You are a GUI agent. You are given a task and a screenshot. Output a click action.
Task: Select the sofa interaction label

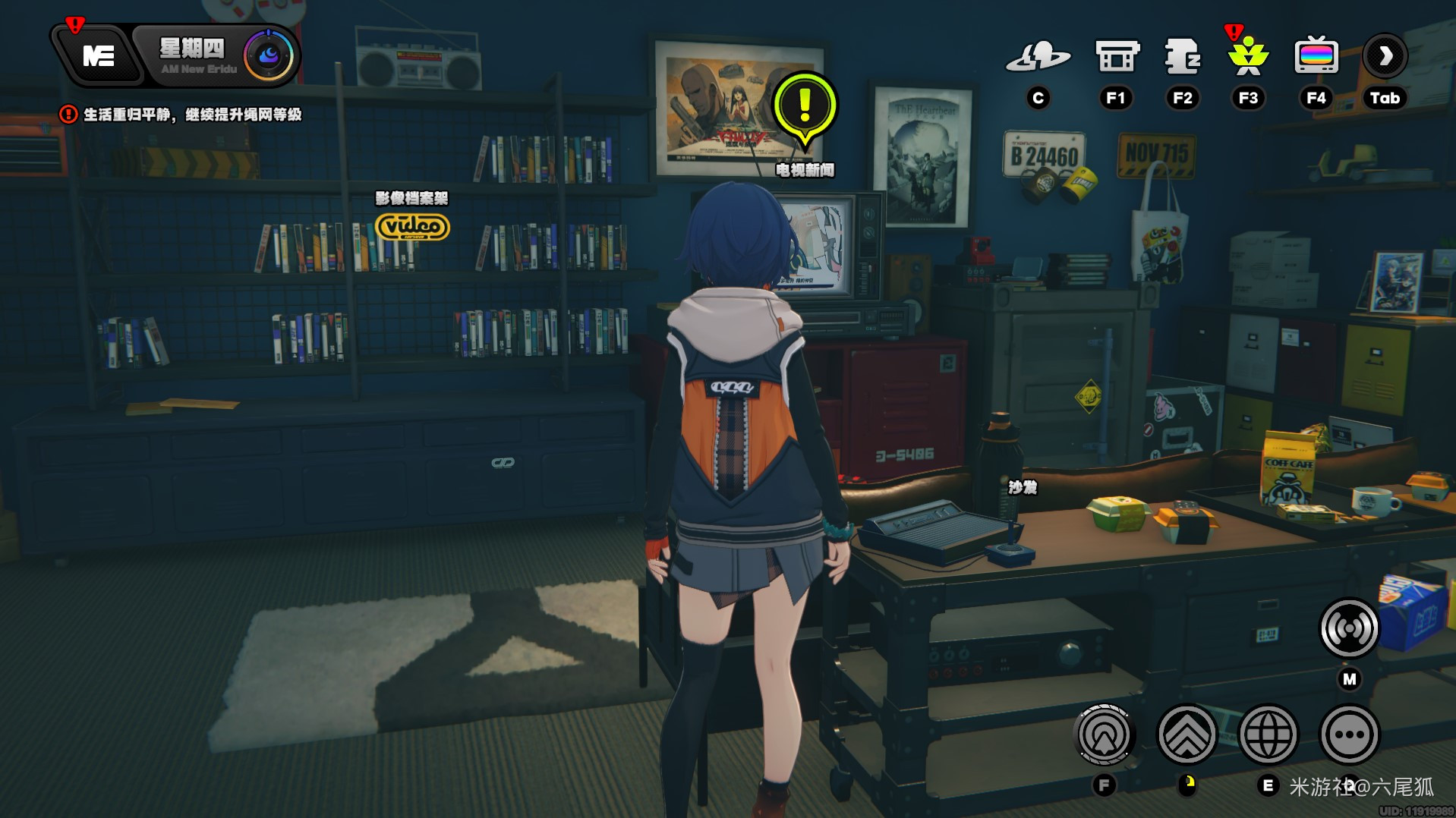pyautogui.click(x=1023, y=487)
